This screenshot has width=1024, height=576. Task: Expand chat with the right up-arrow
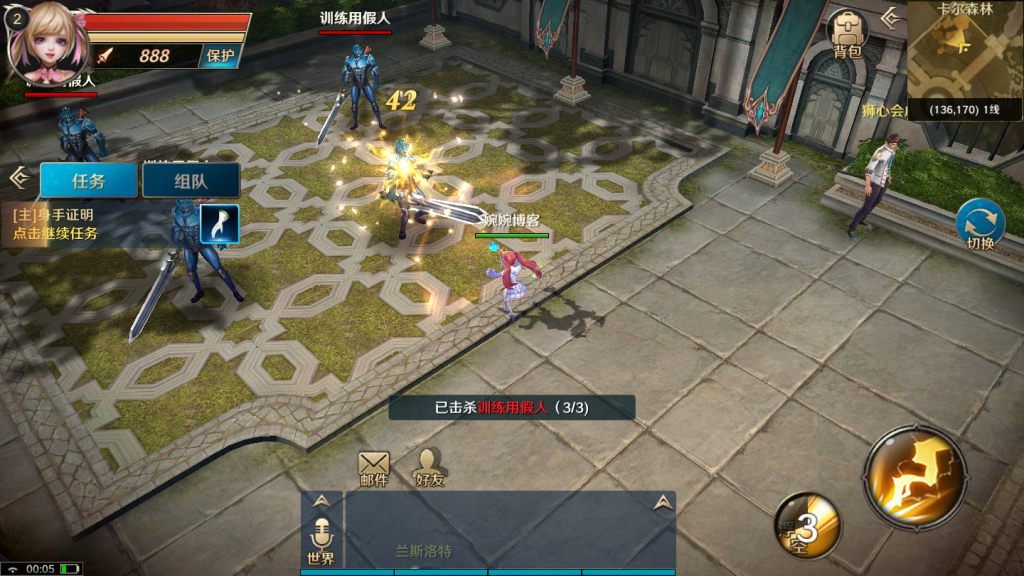pyautogui.click(x=661, y=503)
